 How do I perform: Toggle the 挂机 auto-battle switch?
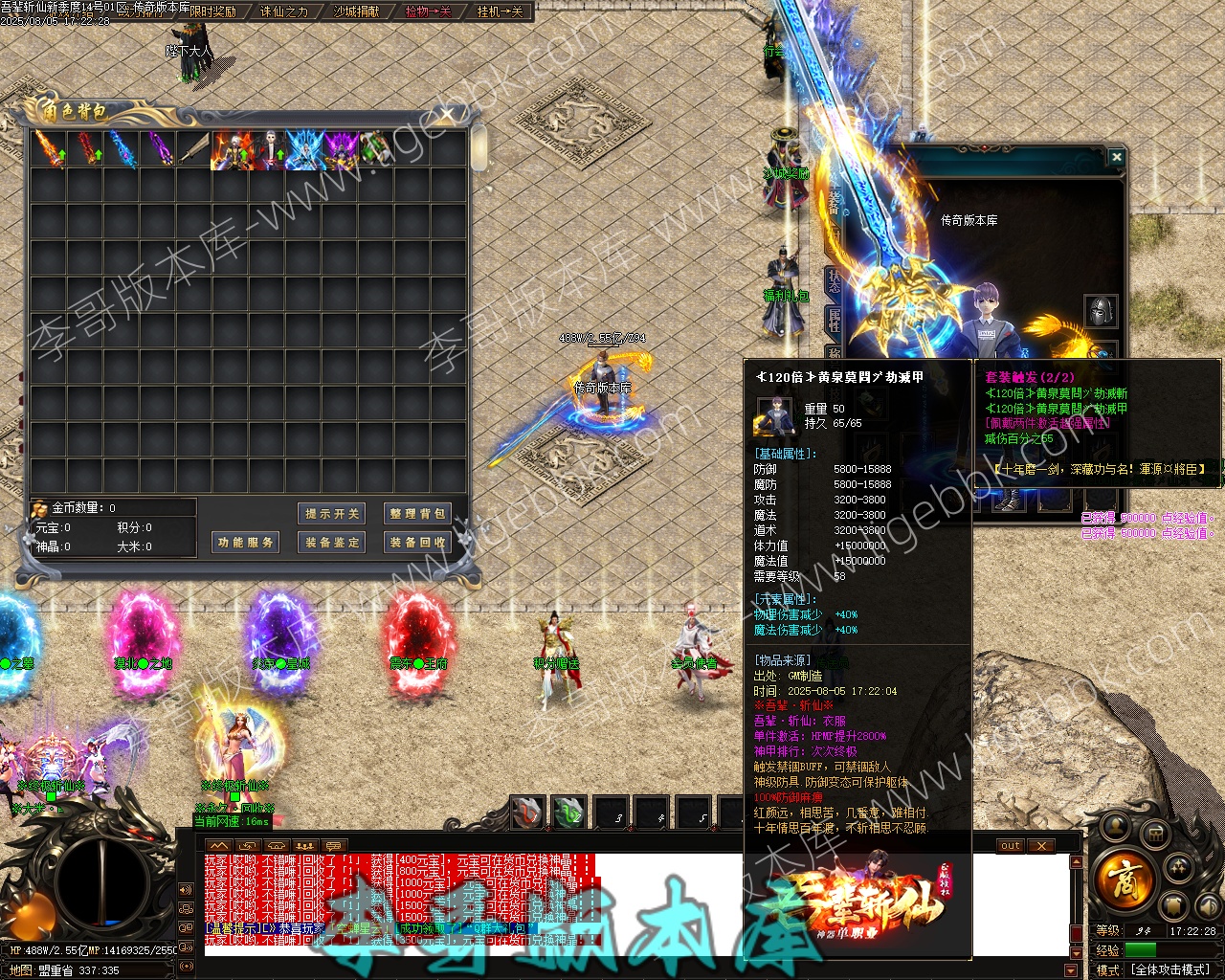500,12
